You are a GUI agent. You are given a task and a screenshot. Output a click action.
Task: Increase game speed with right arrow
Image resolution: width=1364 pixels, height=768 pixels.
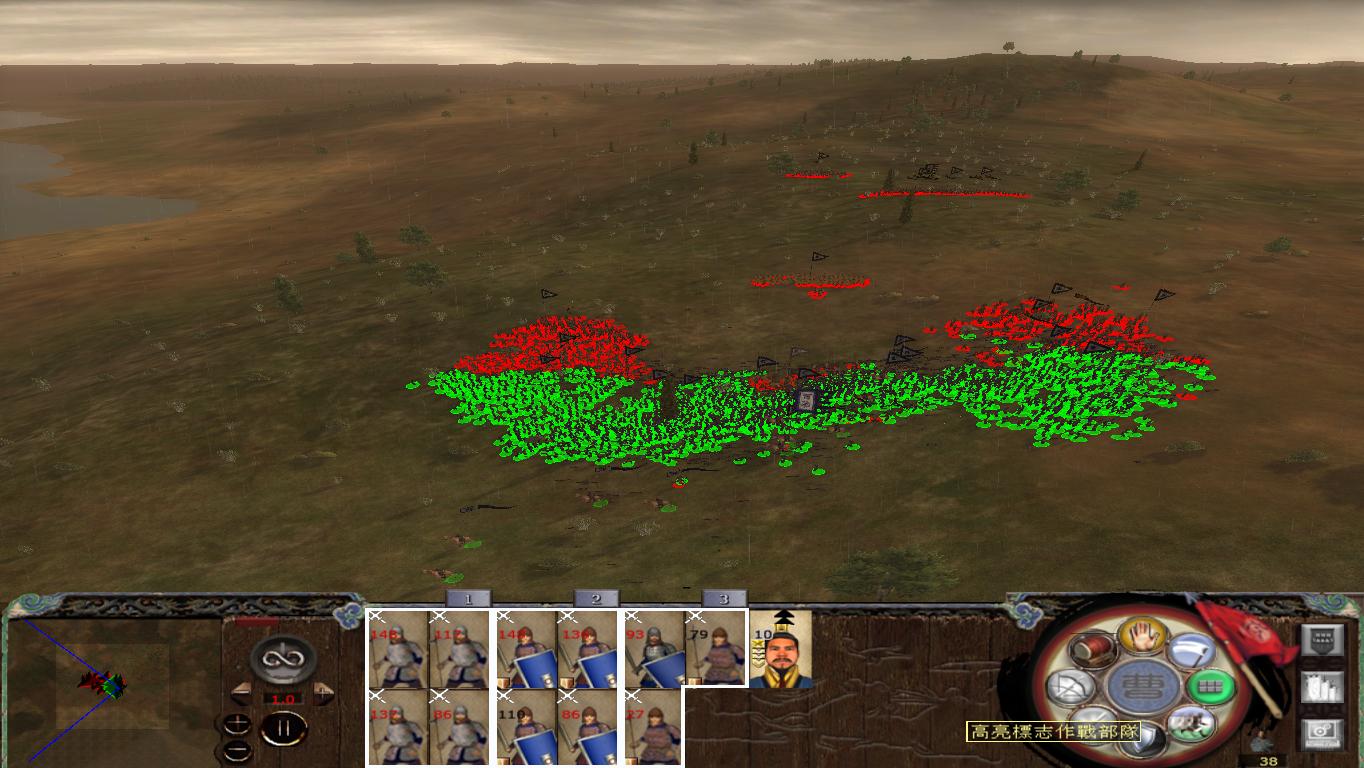321,694
